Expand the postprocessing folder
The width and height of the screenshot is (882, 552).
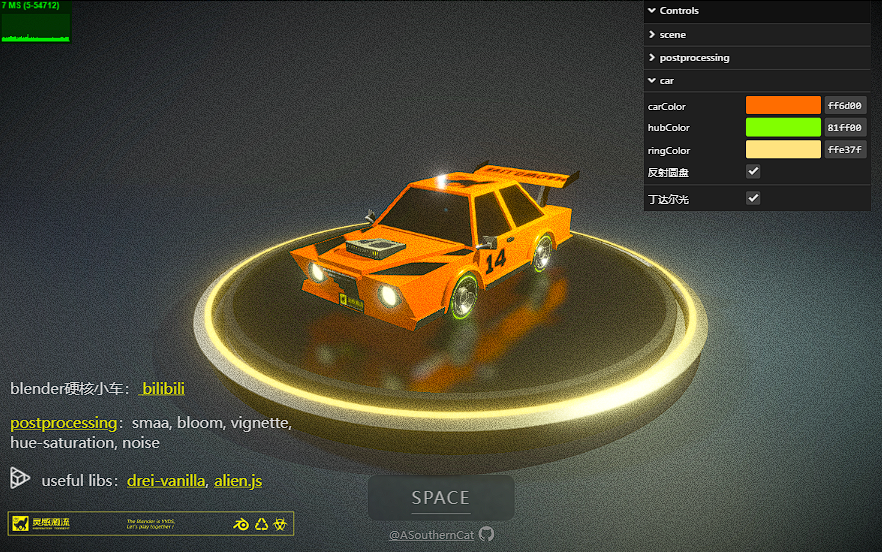(694, 58)
